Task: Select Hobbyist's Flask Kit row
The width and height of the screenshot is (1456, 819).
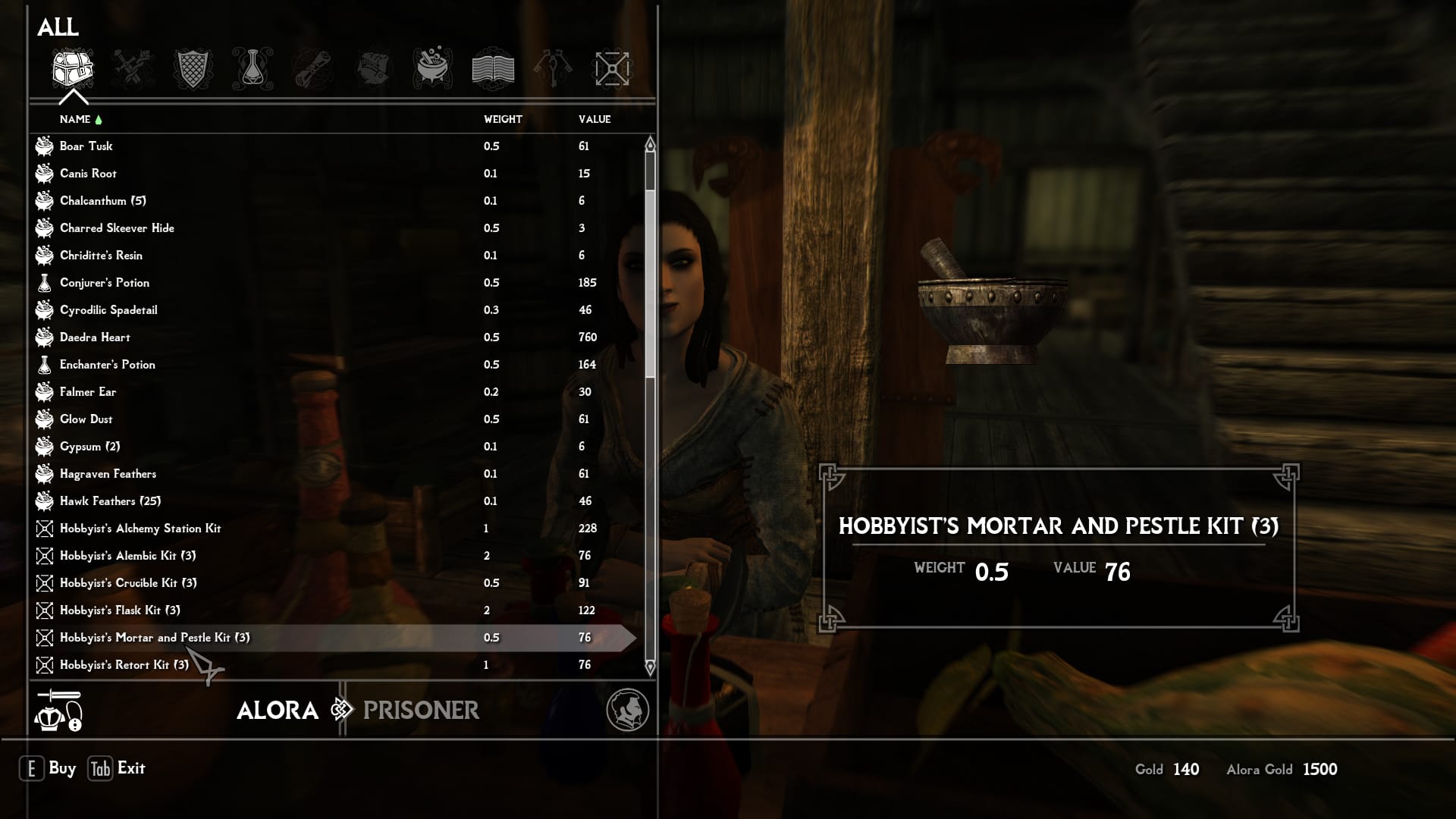Action: (120, 610)
